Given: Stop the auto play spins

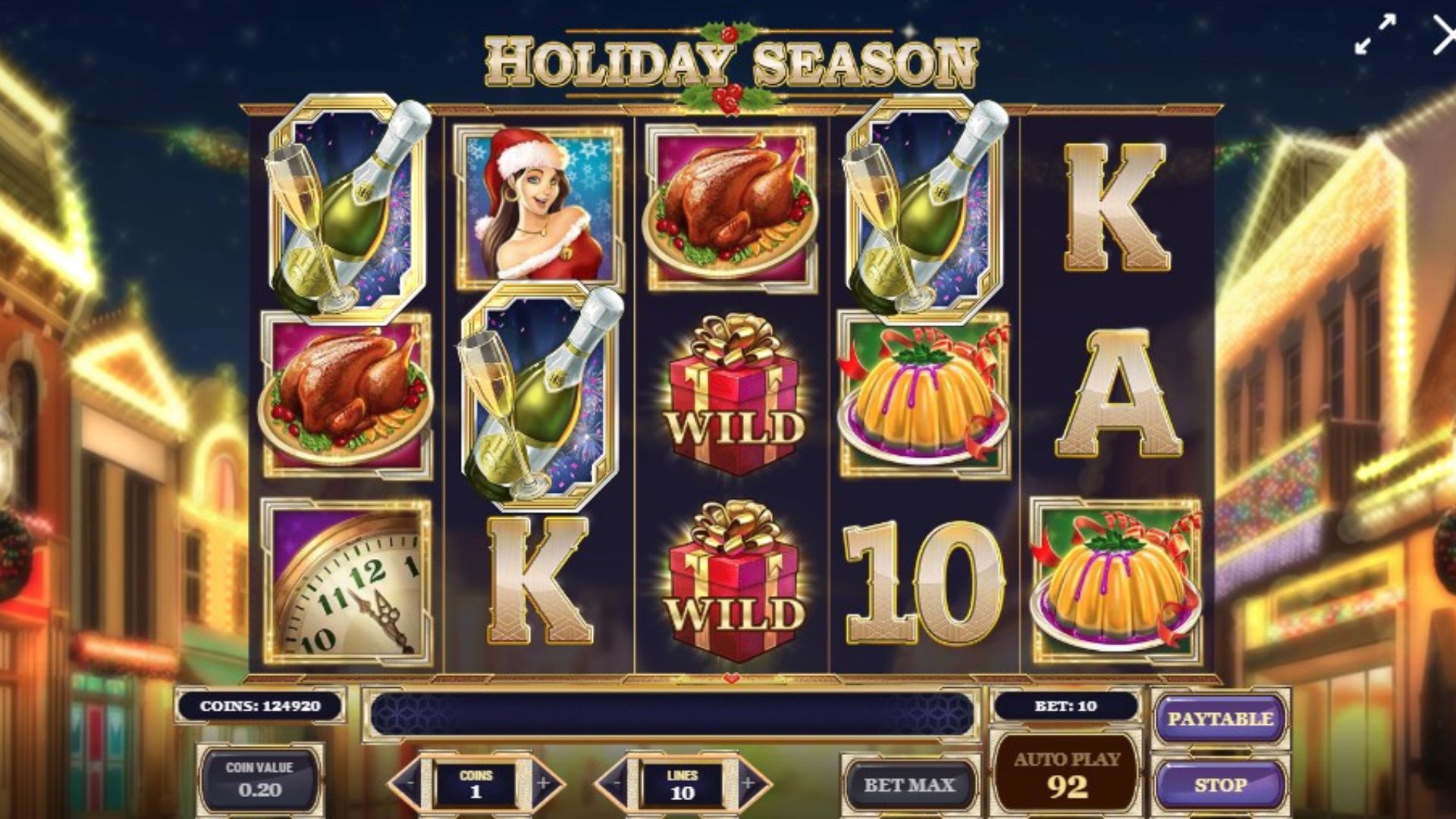Looking at the screenshot, I should click(1219, 785).
